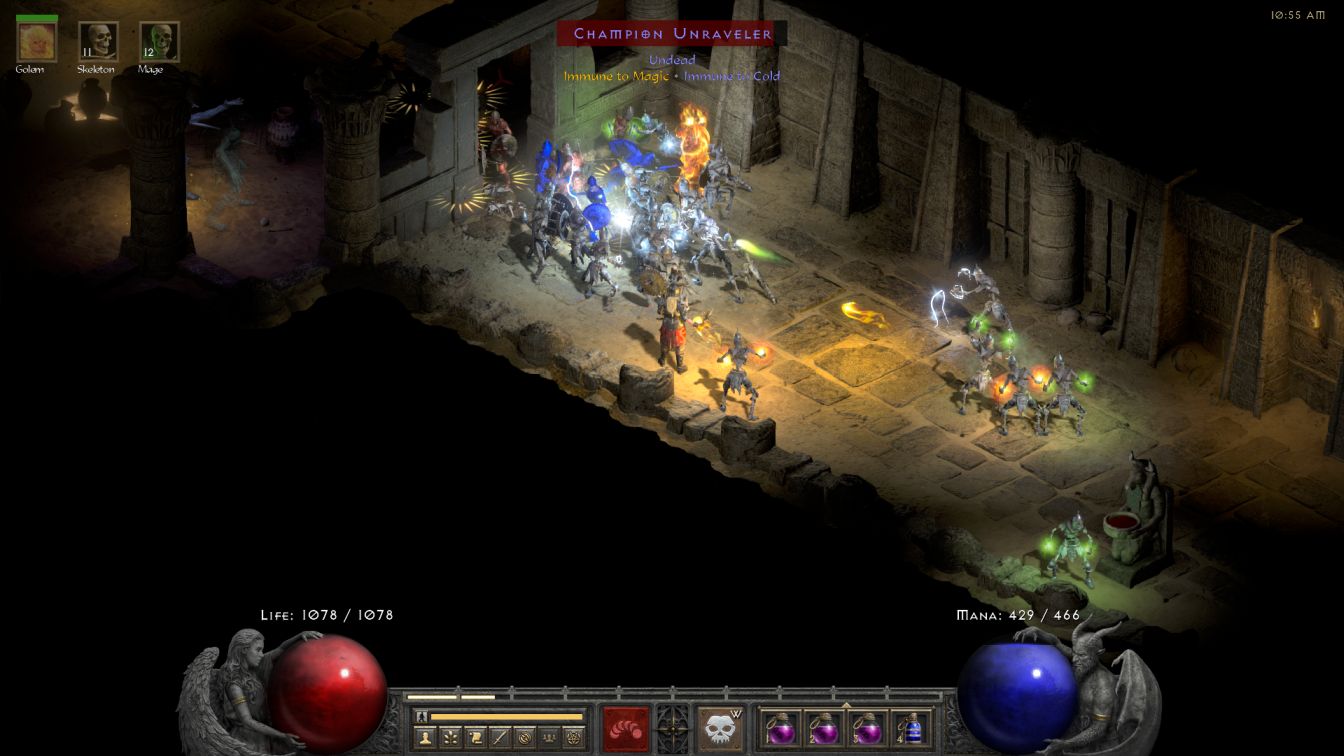Open the quest log scroll button
1344x756 pixels.
click(x=475, y=739)
